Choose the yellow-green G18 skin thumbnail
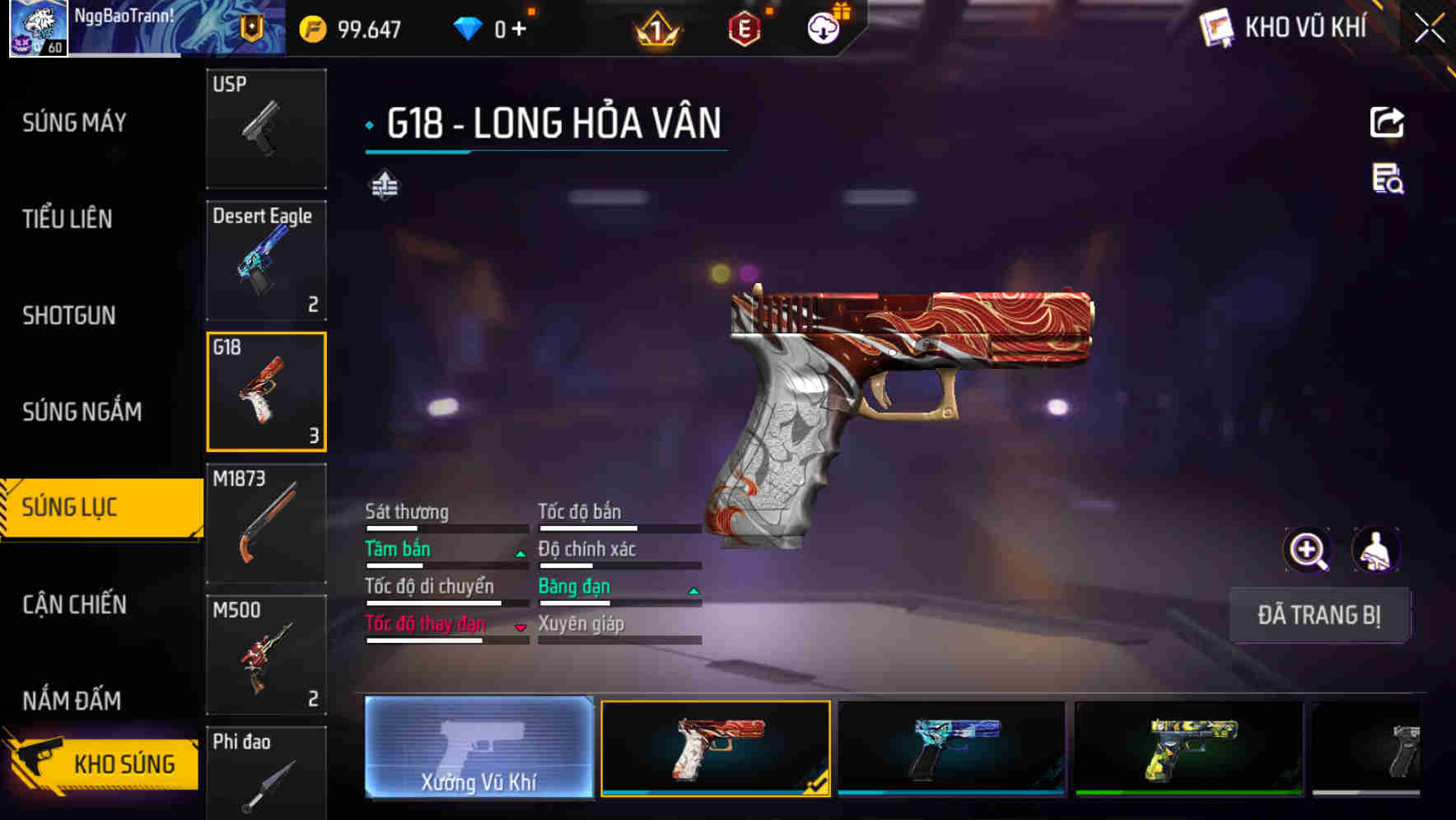This screenshot has width=1456, height=820. 1188,748
